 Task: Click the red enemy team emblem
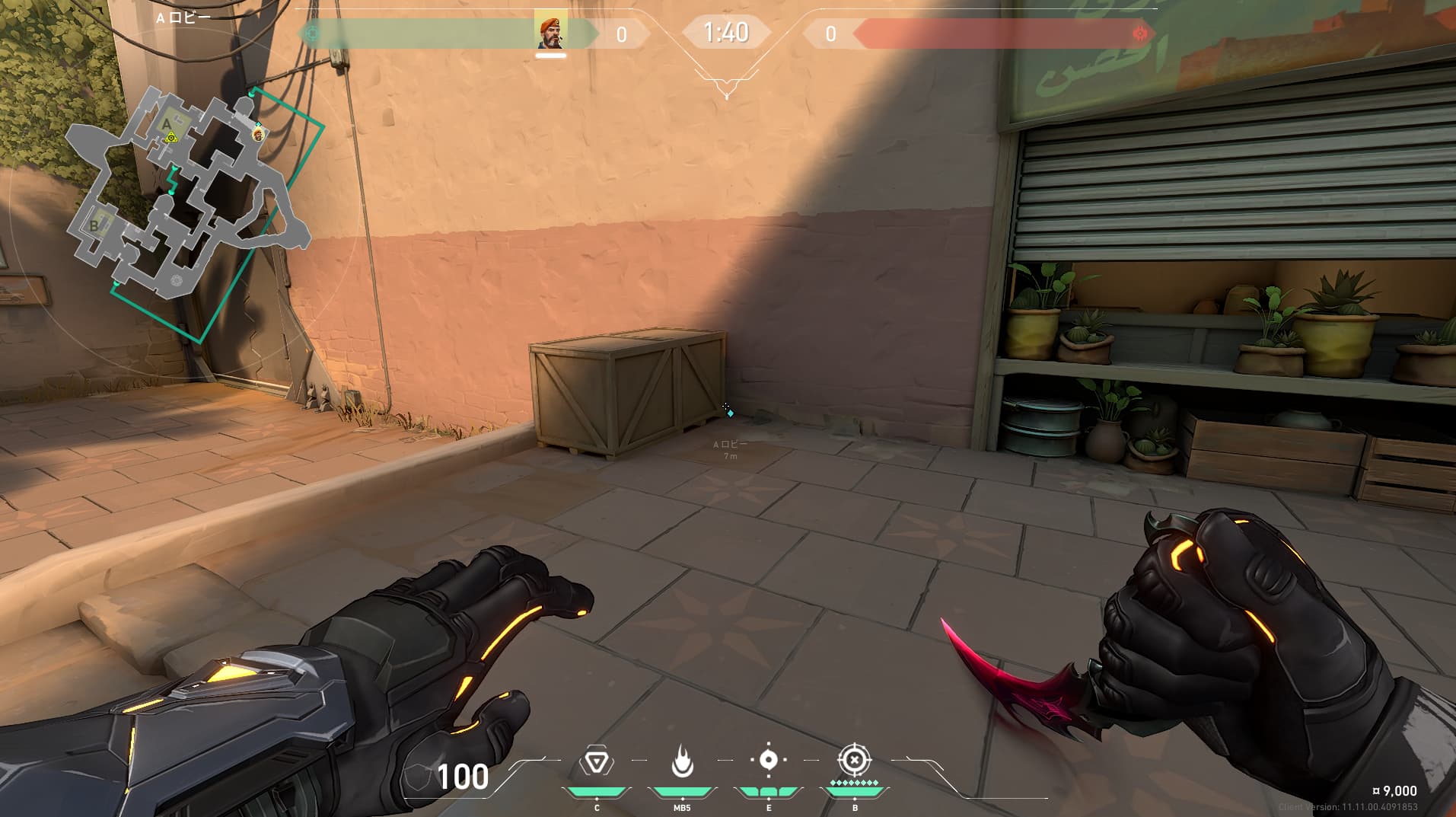tap(1139, 34)
